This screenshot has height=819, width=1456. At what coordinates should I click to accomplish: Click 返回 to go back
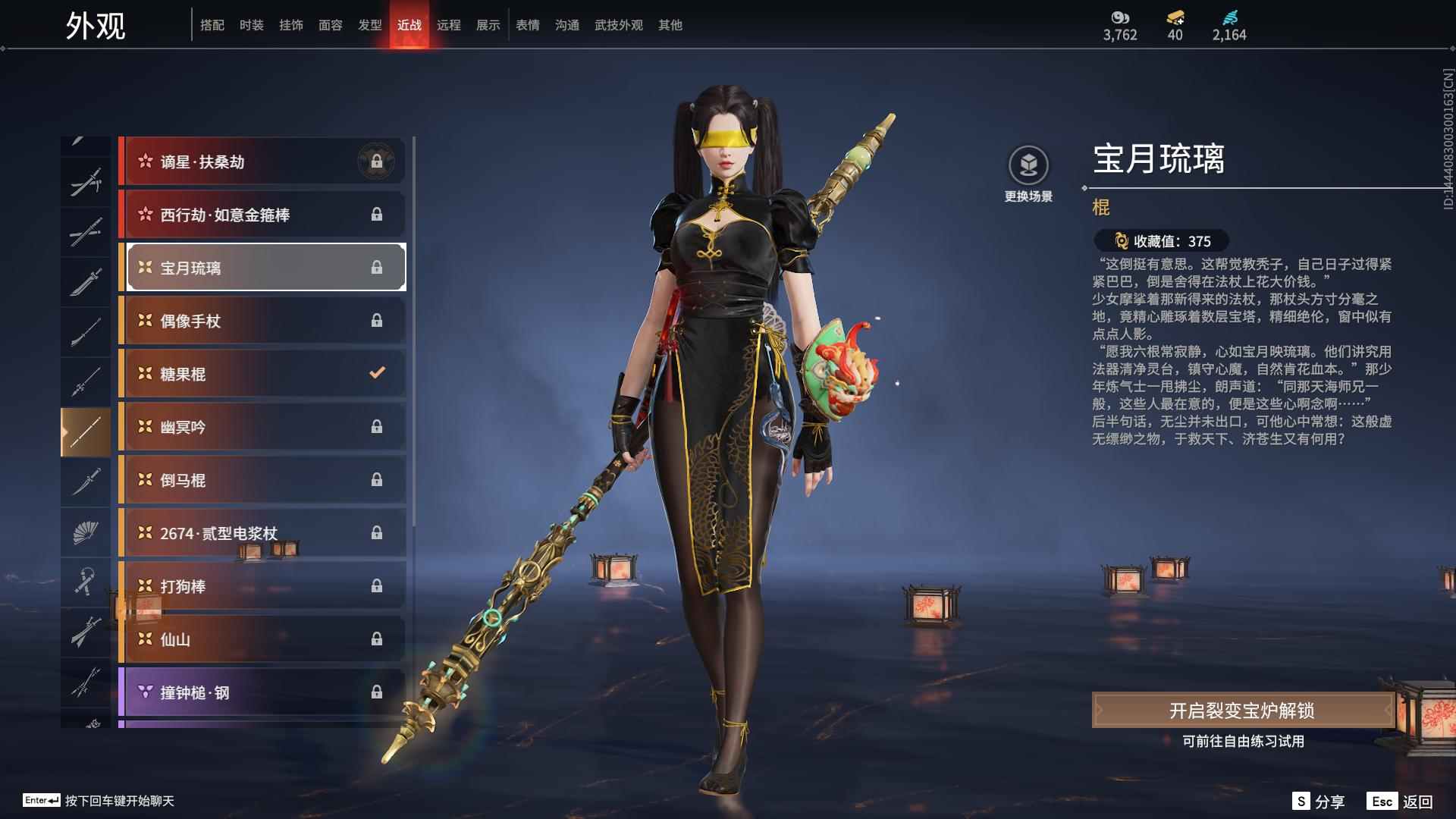click(x=1401, y=802)
